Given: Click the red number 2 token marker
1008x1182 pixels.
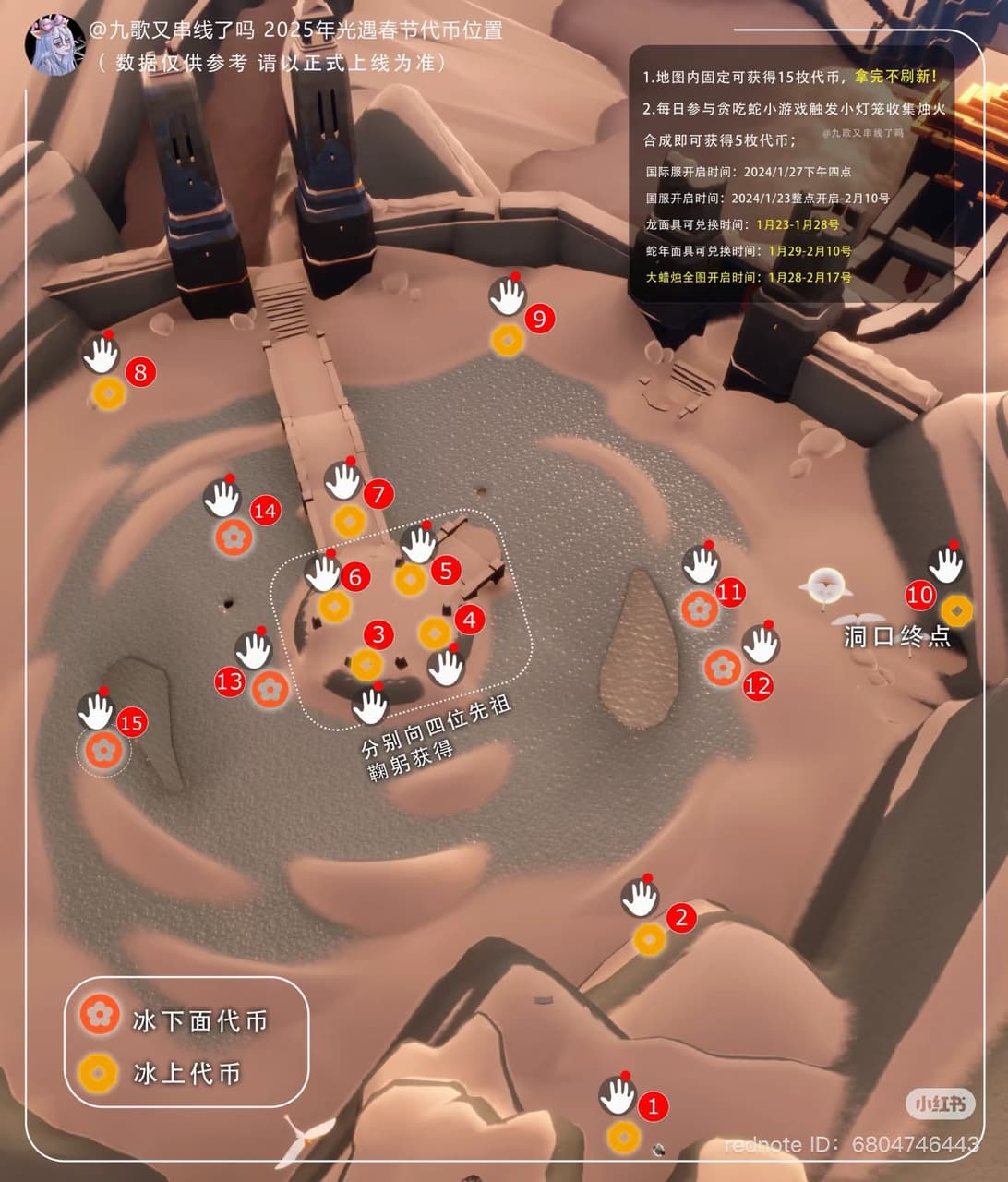Looking at the screenshot, I should (x=681, y=918).
